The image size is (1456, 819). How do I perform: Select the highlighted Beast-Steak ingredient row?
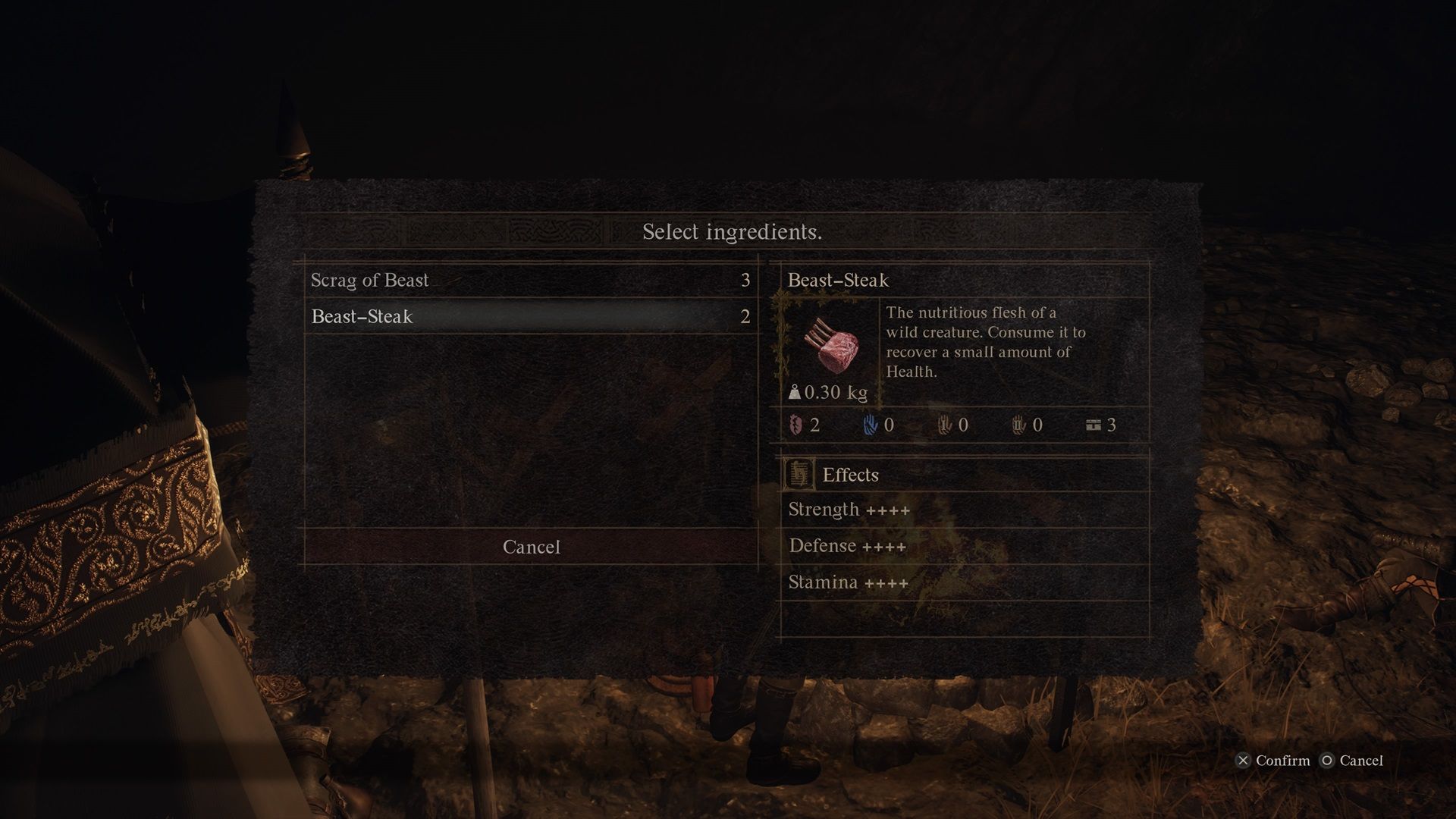pyautogui.click(x=531, y=317)
